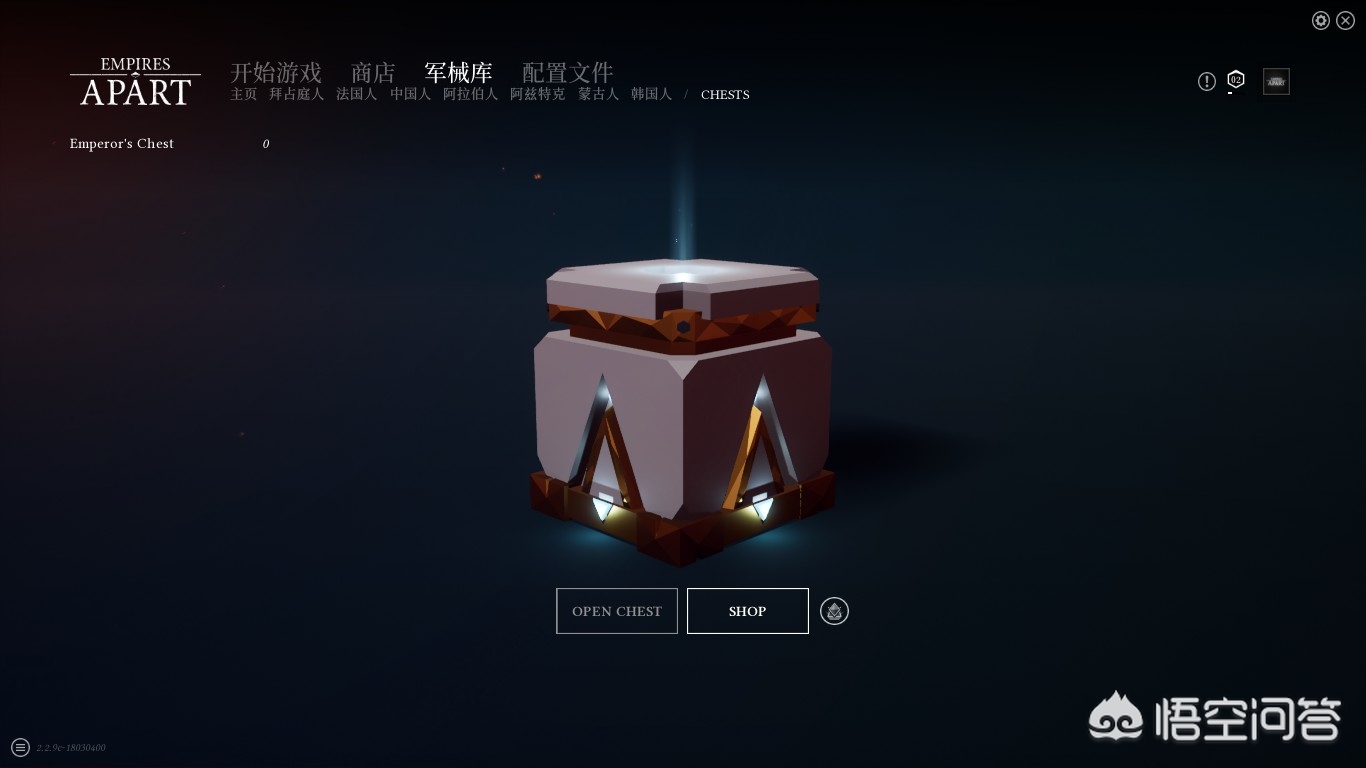The height and width of the screenshot is (768, 1366).
Task: Select the 中国人 Chinese tab
Action: [x=410, y=94]
